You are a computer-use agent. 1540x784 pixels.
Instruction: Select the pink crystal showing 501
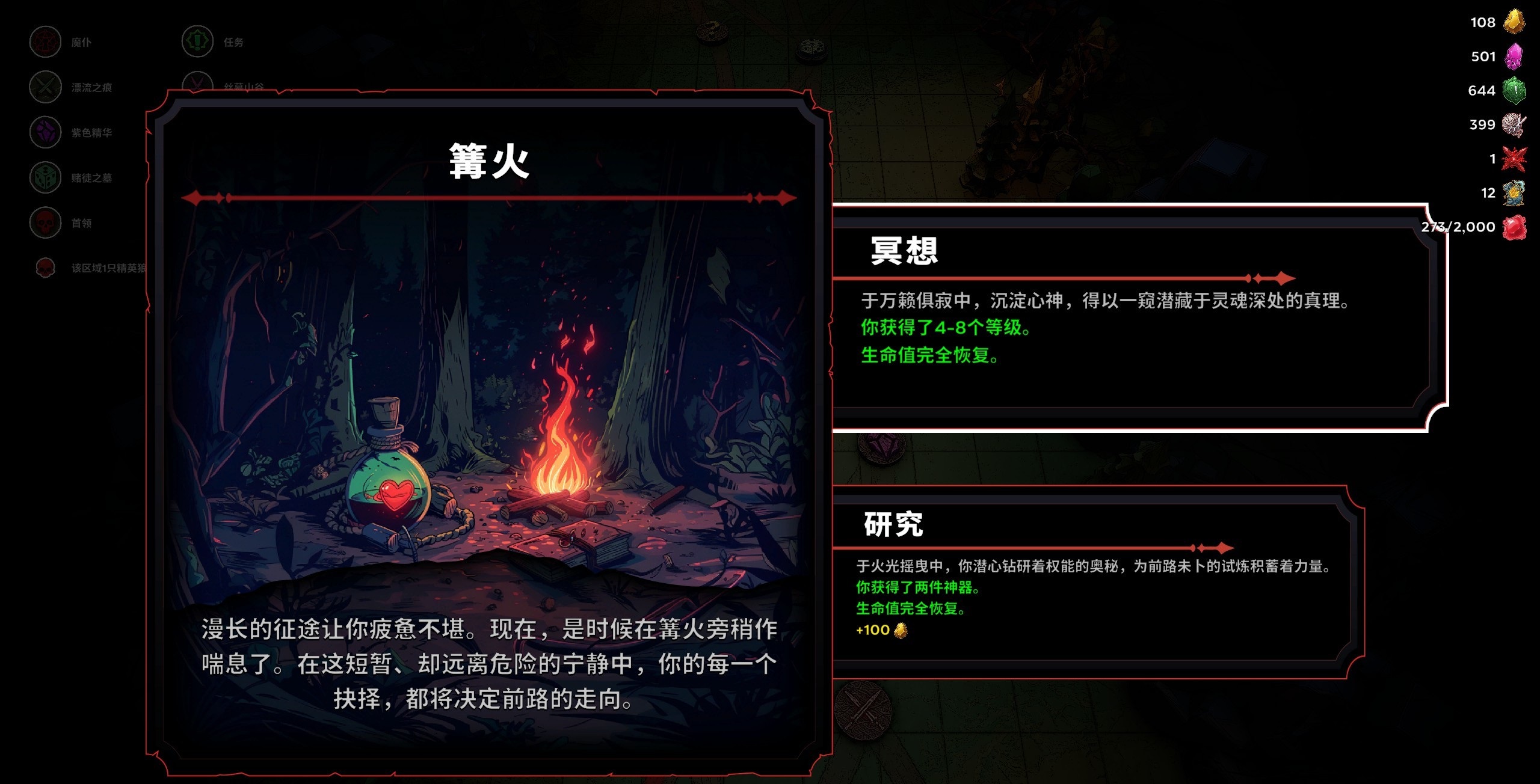pyautogui.click(x=1515, y=56)
